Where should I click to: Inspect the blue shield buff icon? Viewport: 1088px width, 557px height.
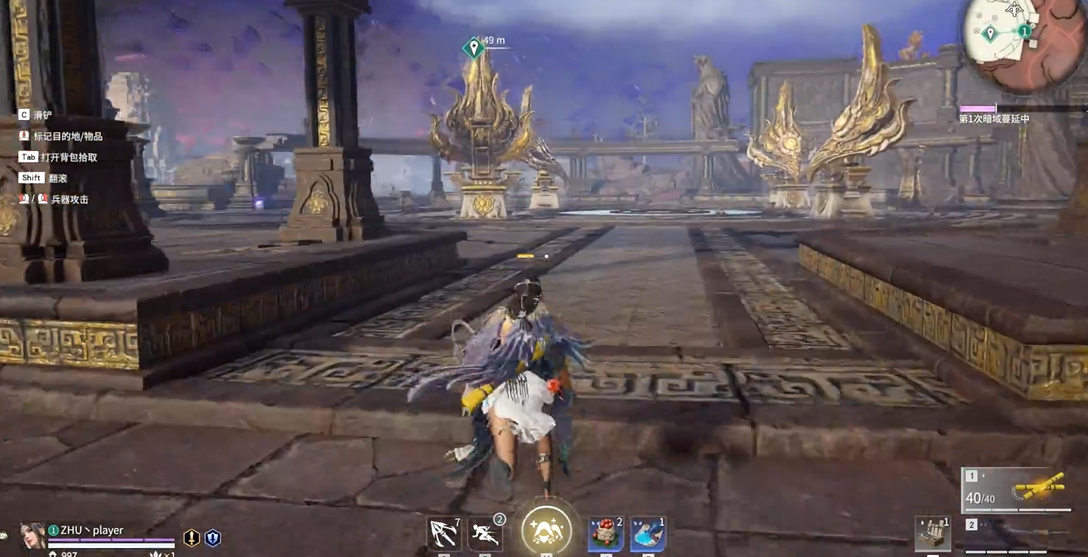click(213, 538)
